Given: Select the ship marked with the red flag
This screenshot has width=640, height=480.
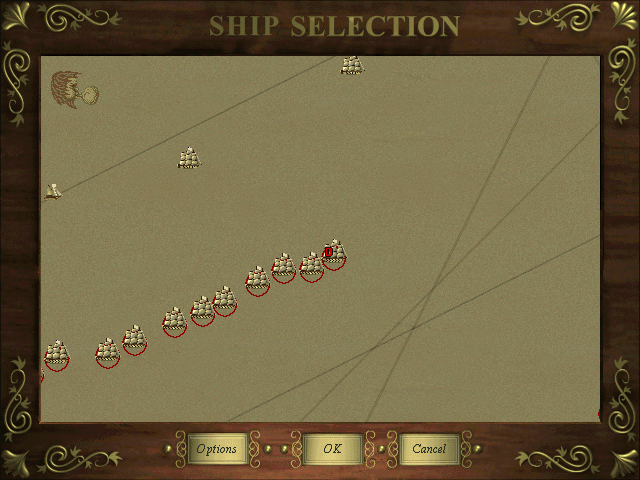Looking at the screenshot, I should tap(334, 254).
